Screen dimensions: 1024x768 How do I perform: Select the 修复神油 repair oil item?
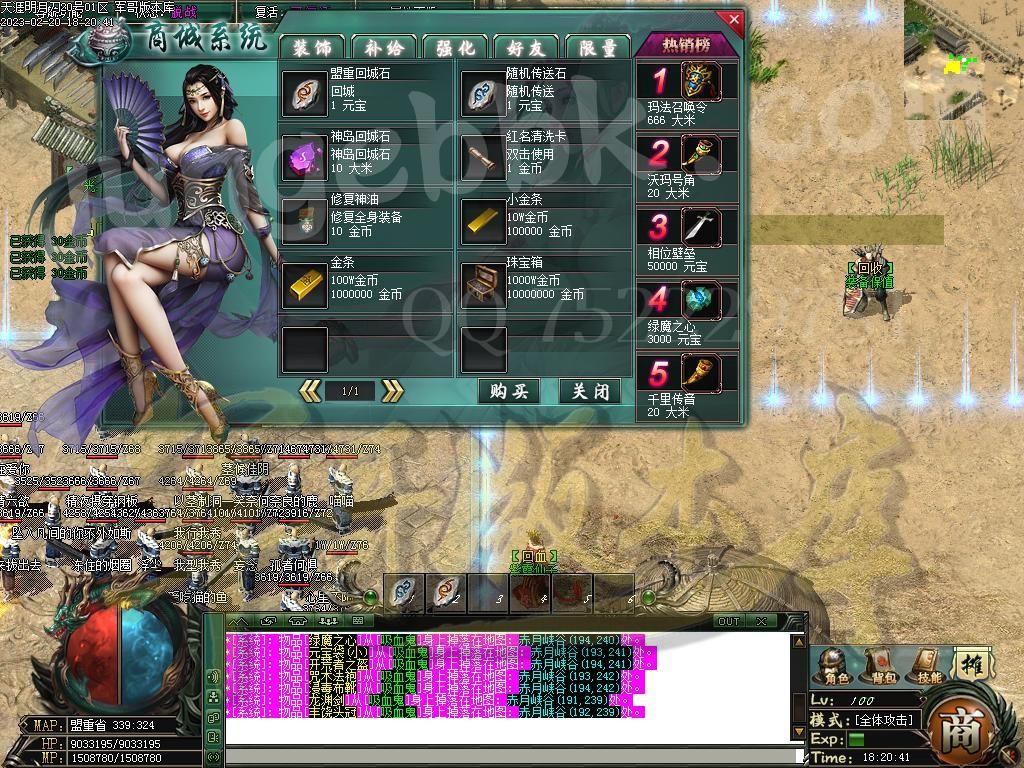pyautogui.click(x=304, y=220)
